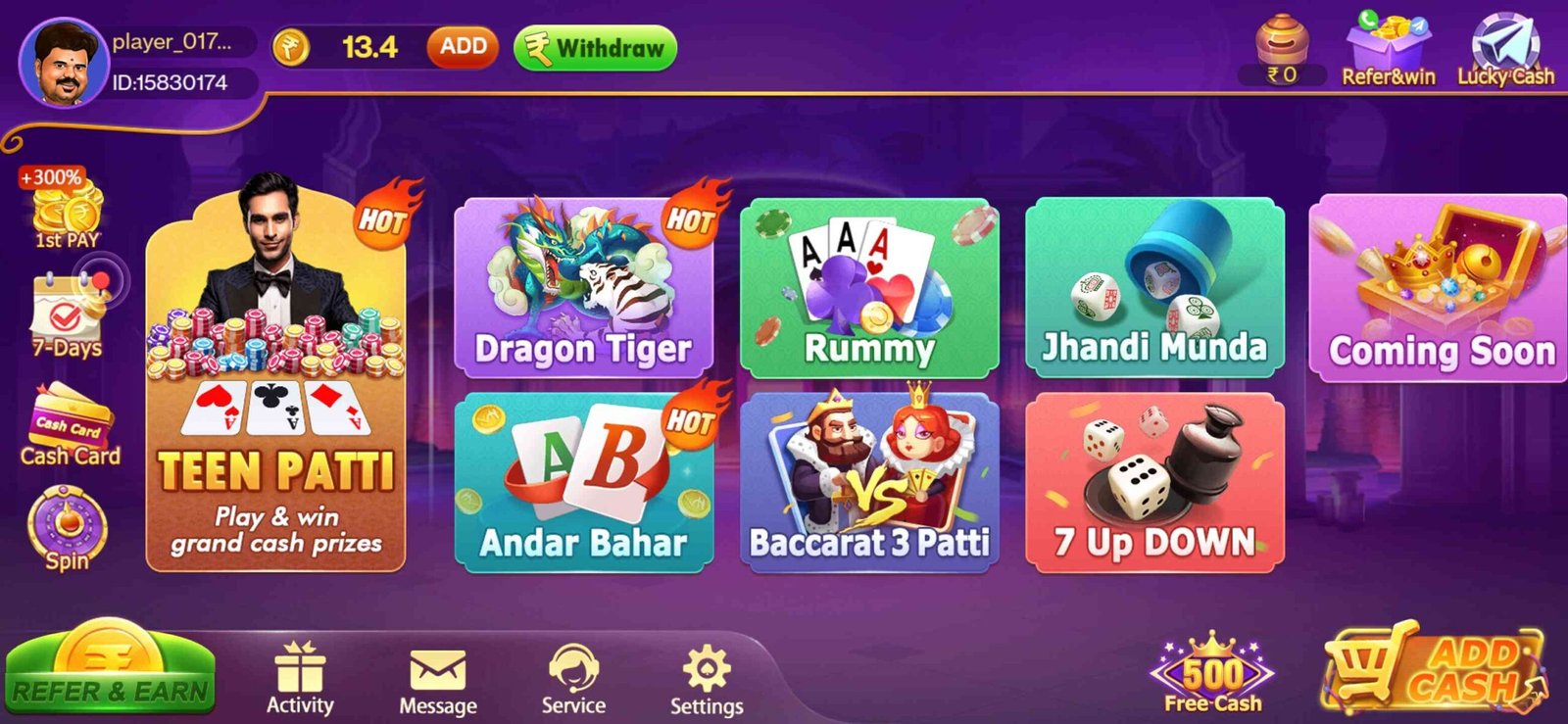Screen dimensions: 1568x724
Task: Open the +300% 1st PAY bonus offer
Action: pyautogui.click(x=59, y=206)
